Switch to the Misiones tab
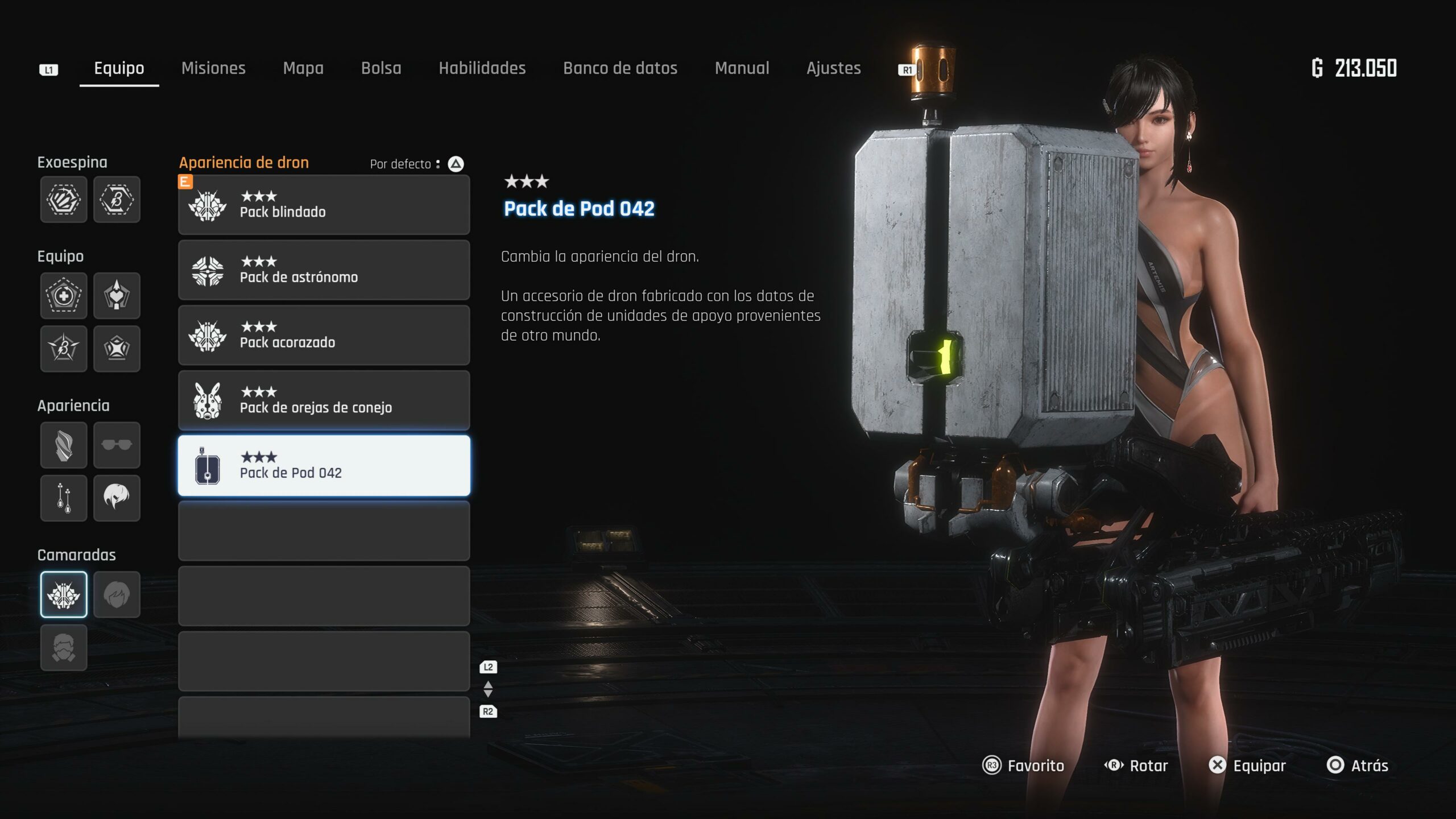The width and height of the screenshot is (1456, 819). [213, 68]
